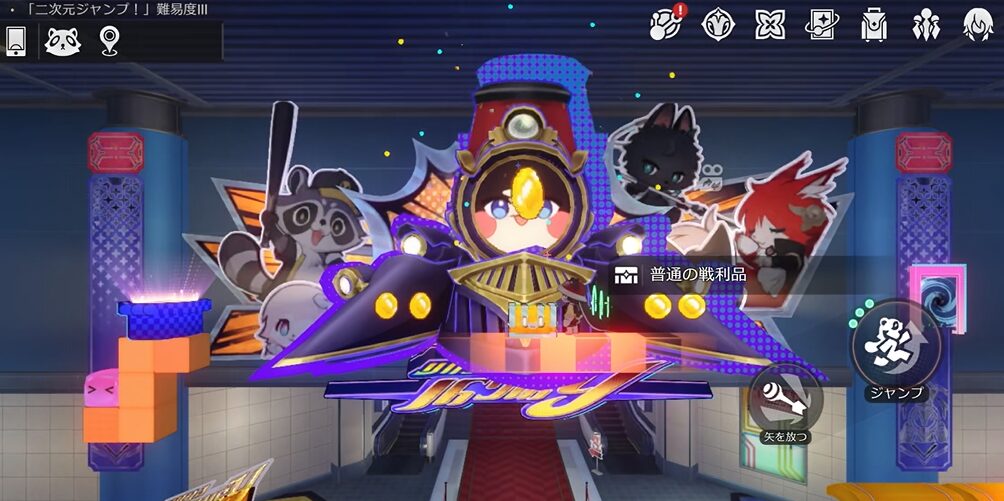
Task: Open the four-petal flower icon
Action: coord(770,23)
